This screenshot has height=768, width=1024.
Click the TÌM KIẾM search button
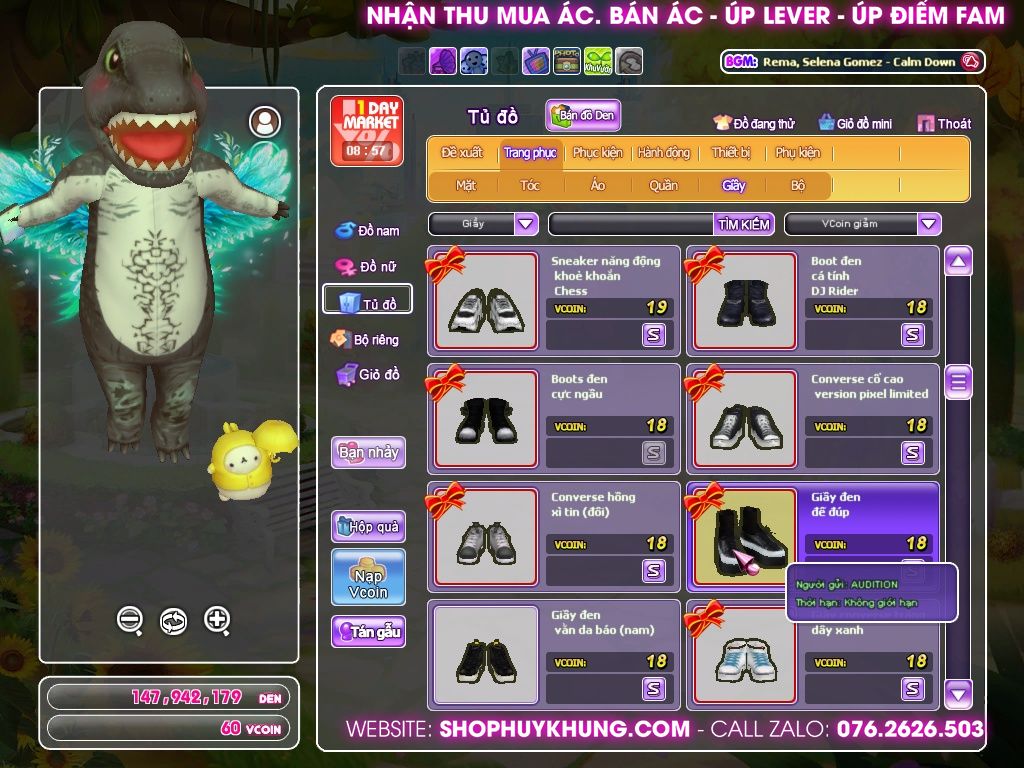click(744, 224)
